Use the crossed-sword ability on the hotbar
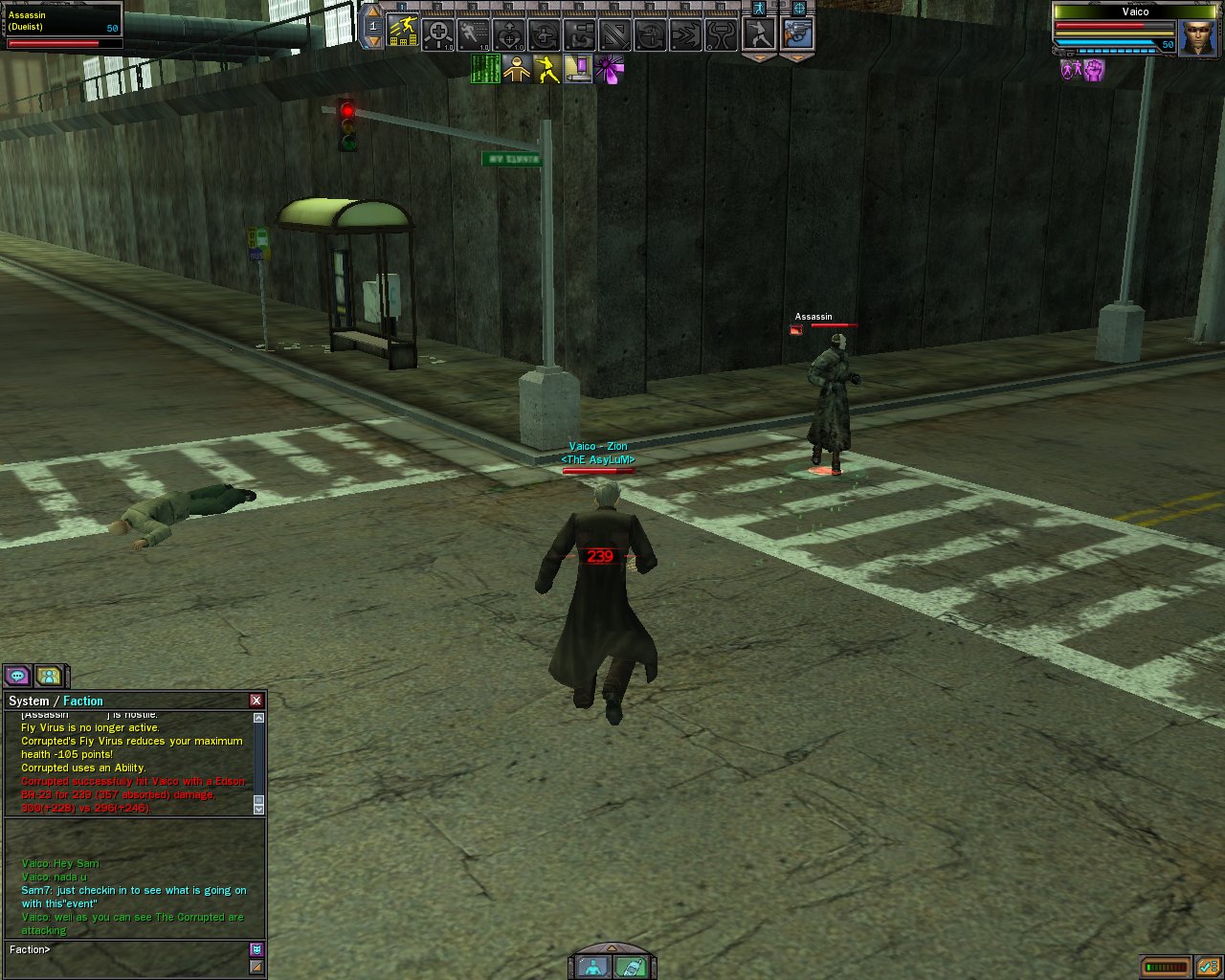The height and width of the screenshot is (980, 1225). (x=616, y=35)
